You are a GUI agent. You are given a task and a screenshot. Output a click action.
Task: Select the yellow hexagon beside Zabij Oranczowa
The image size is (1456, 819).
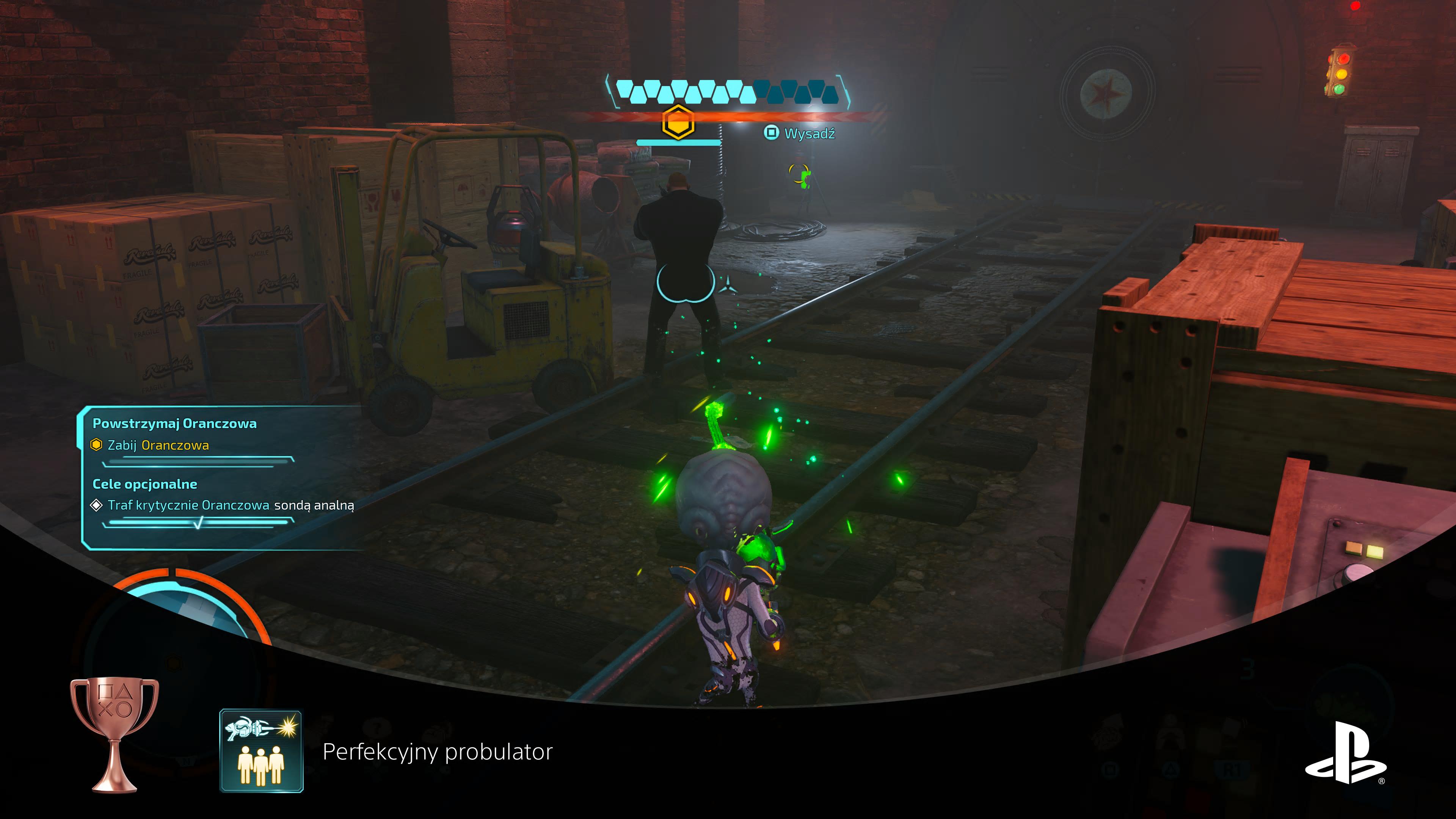point(97,445)
